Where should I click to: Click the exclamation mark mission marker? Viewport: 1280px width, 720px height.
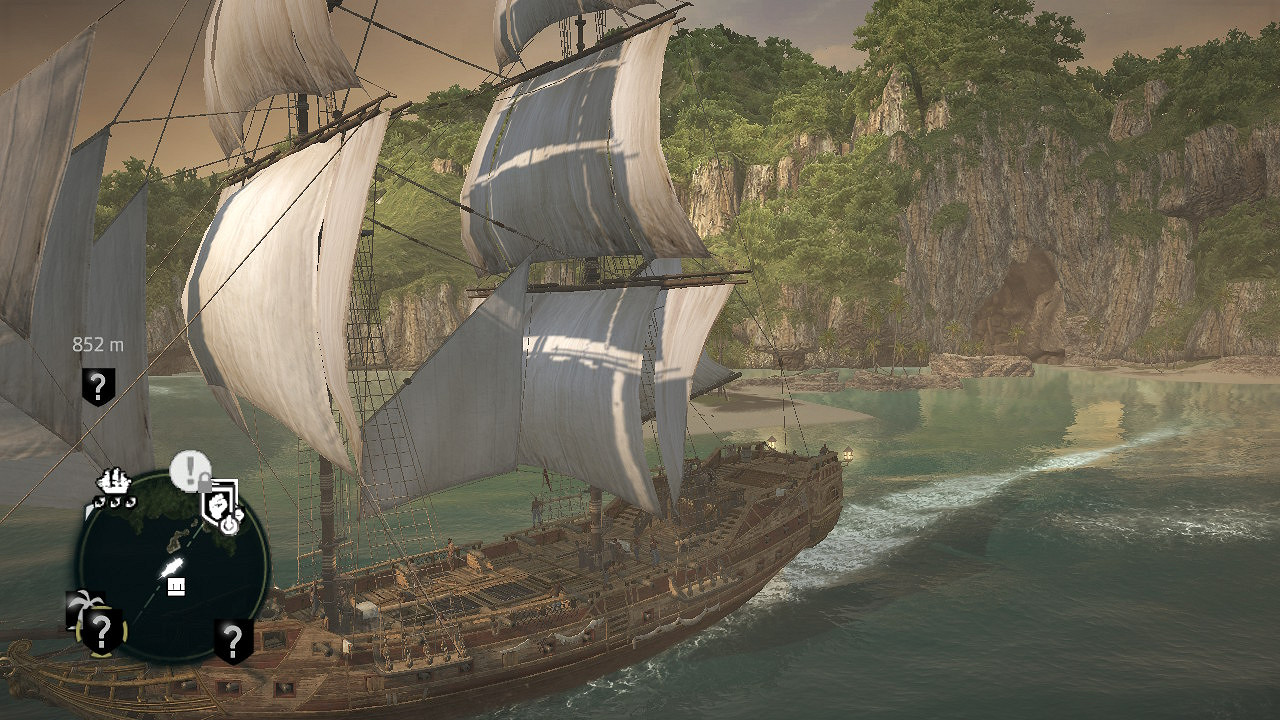click(189, 468)
